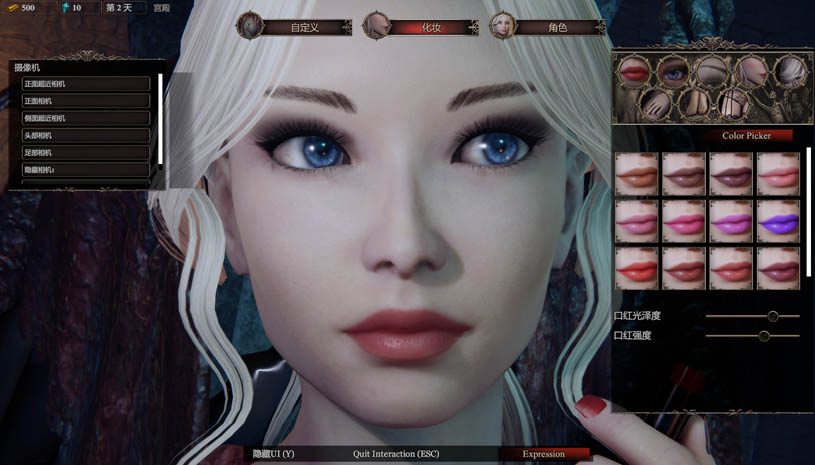Click Quit Interaction to exit

click(x=396, y=454)
